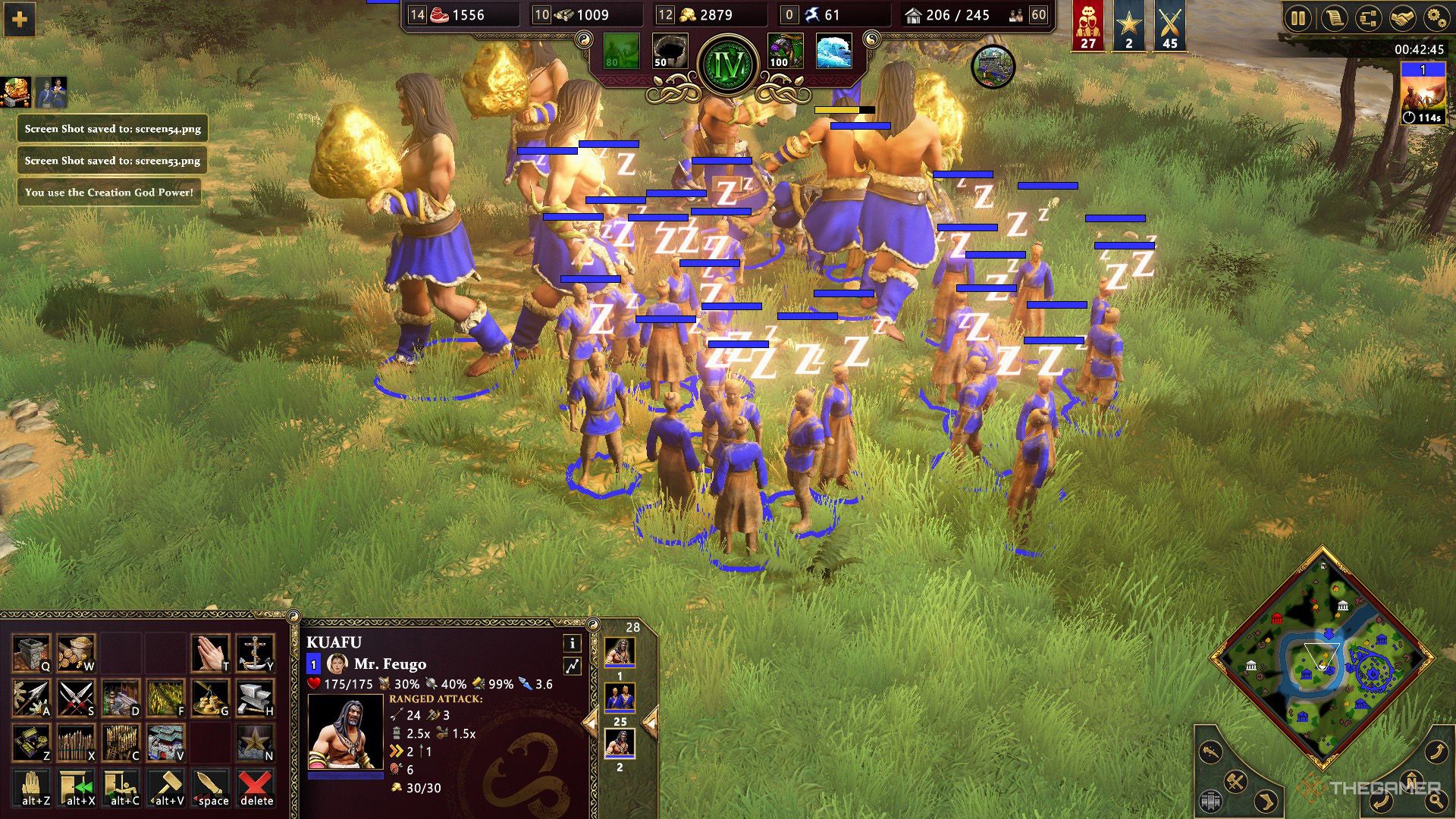Viewport: 1456px width, 819px height.
Task: Select the thumbnail of 25 grouped villagers
Action: [x=620, y=698]
